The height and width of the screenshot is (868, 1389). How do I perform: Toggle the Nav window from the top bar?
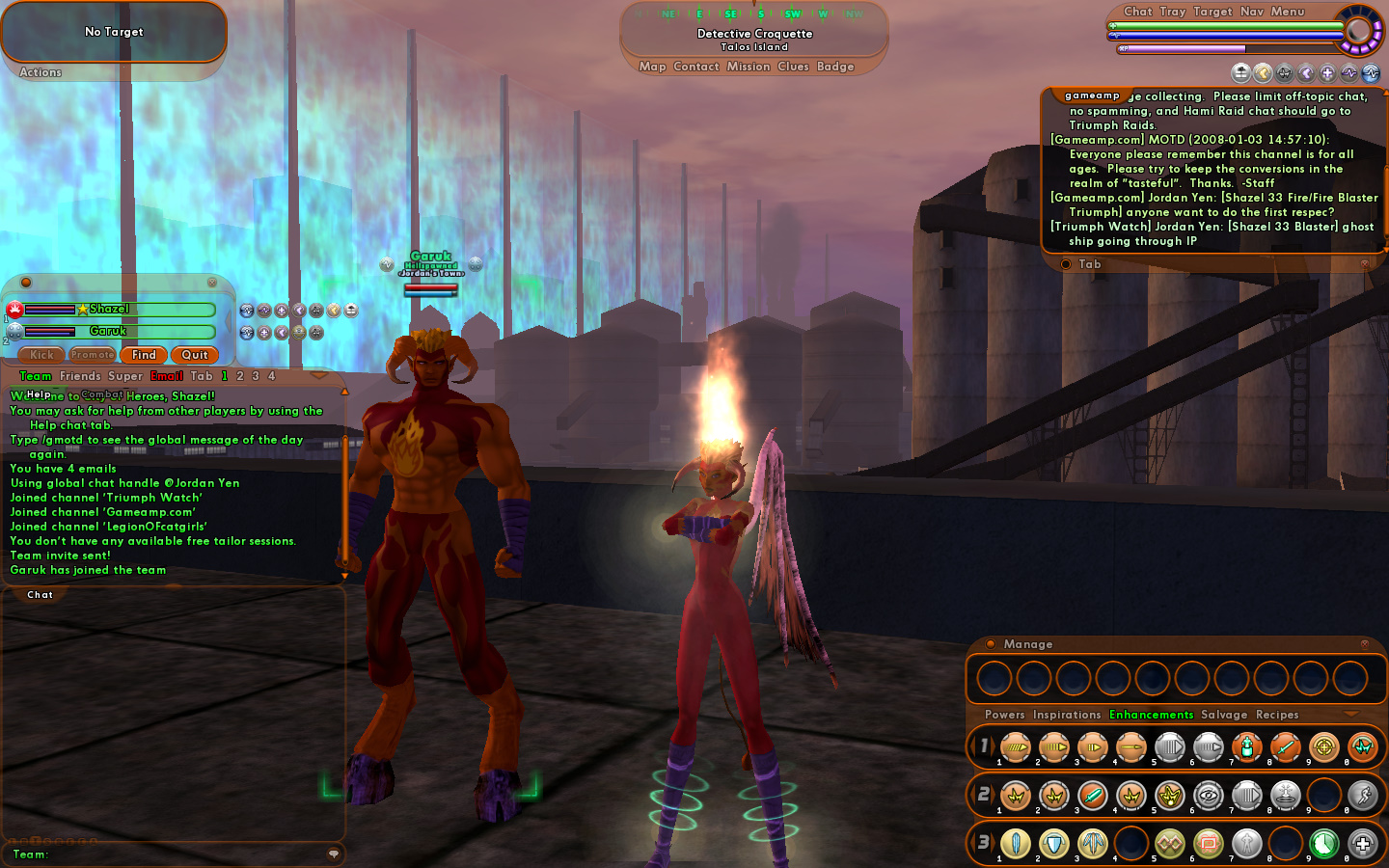(x=1252, y=12)
